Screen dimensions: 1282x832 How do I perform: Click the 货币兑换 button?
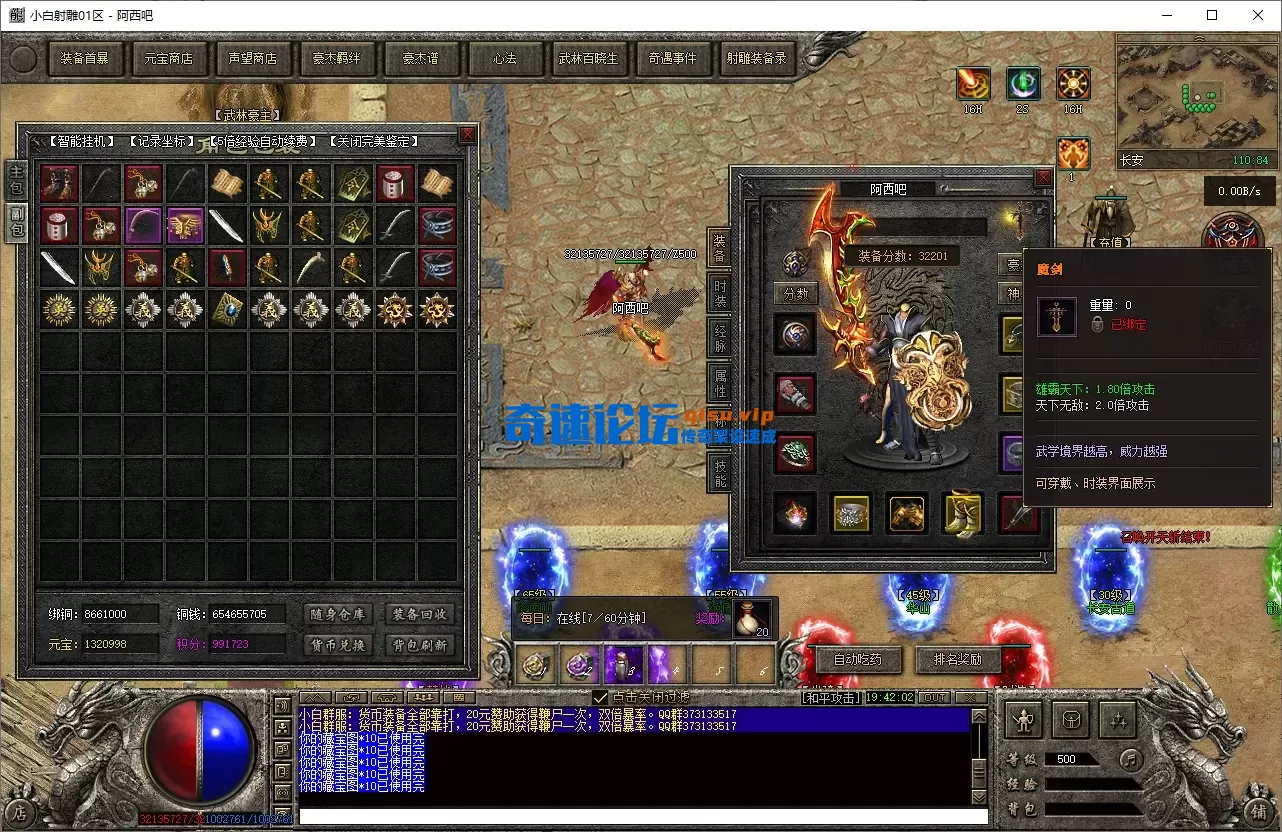[x=337, y=645]
